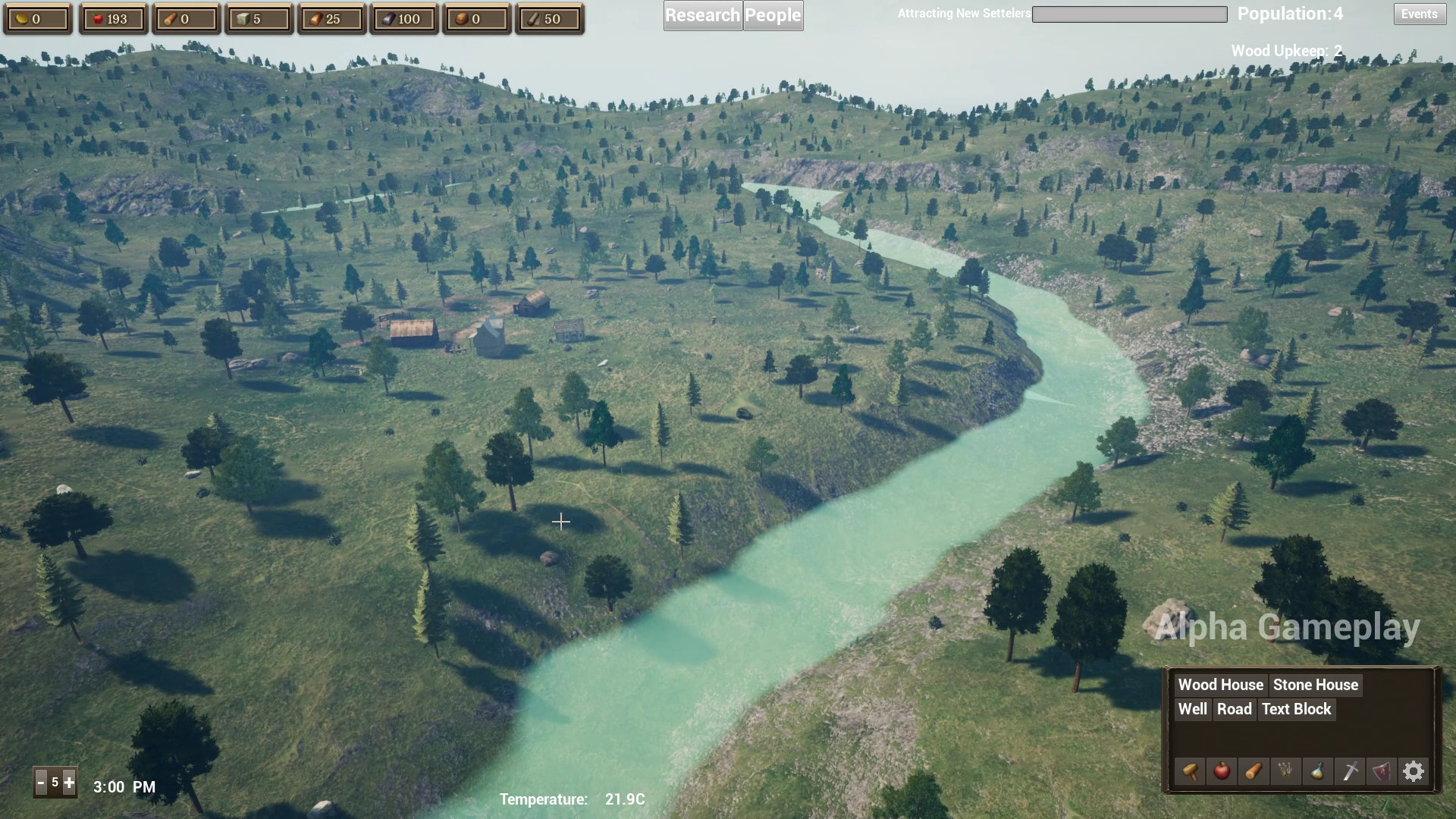Show the Events list
This screenshot has height=819, width=1456.
click(x=1419, y=14)
